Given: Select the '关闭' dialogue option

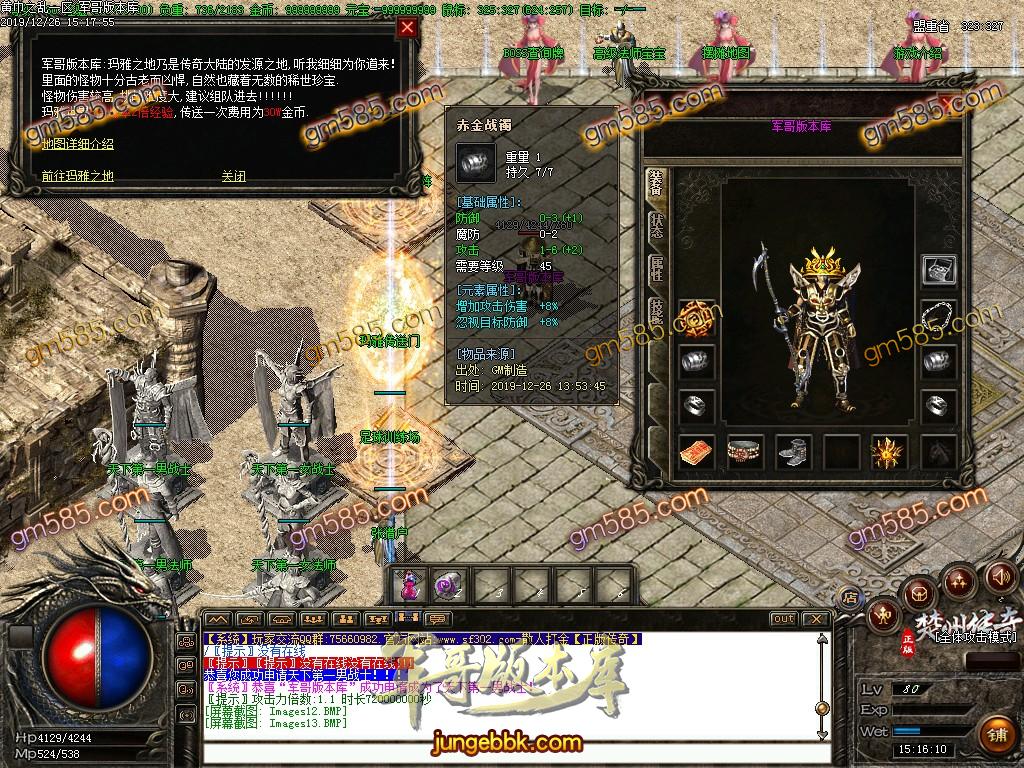Looking at the screenshot, I should [233, 176].
